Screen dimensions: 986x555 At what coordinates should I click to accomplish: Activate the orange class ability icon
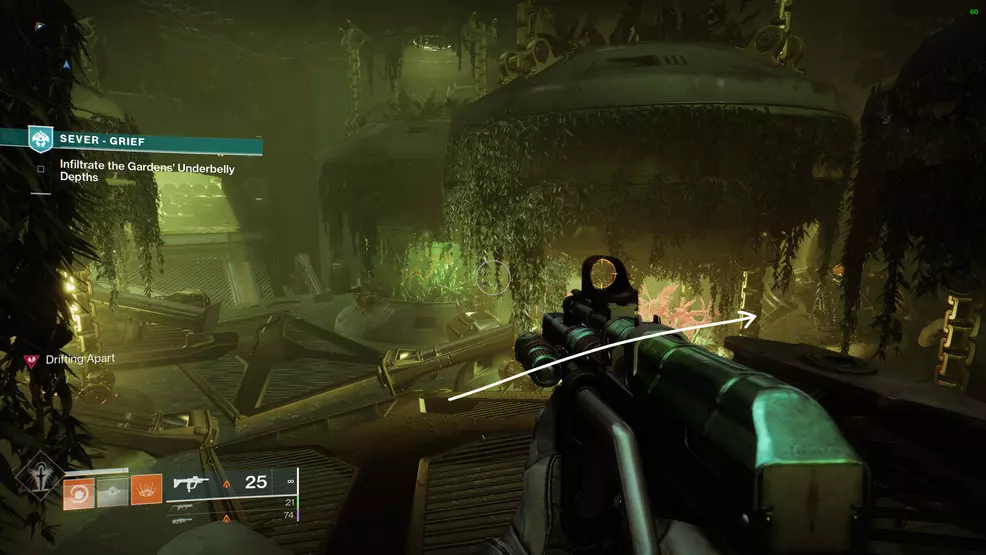click(146, 492)
